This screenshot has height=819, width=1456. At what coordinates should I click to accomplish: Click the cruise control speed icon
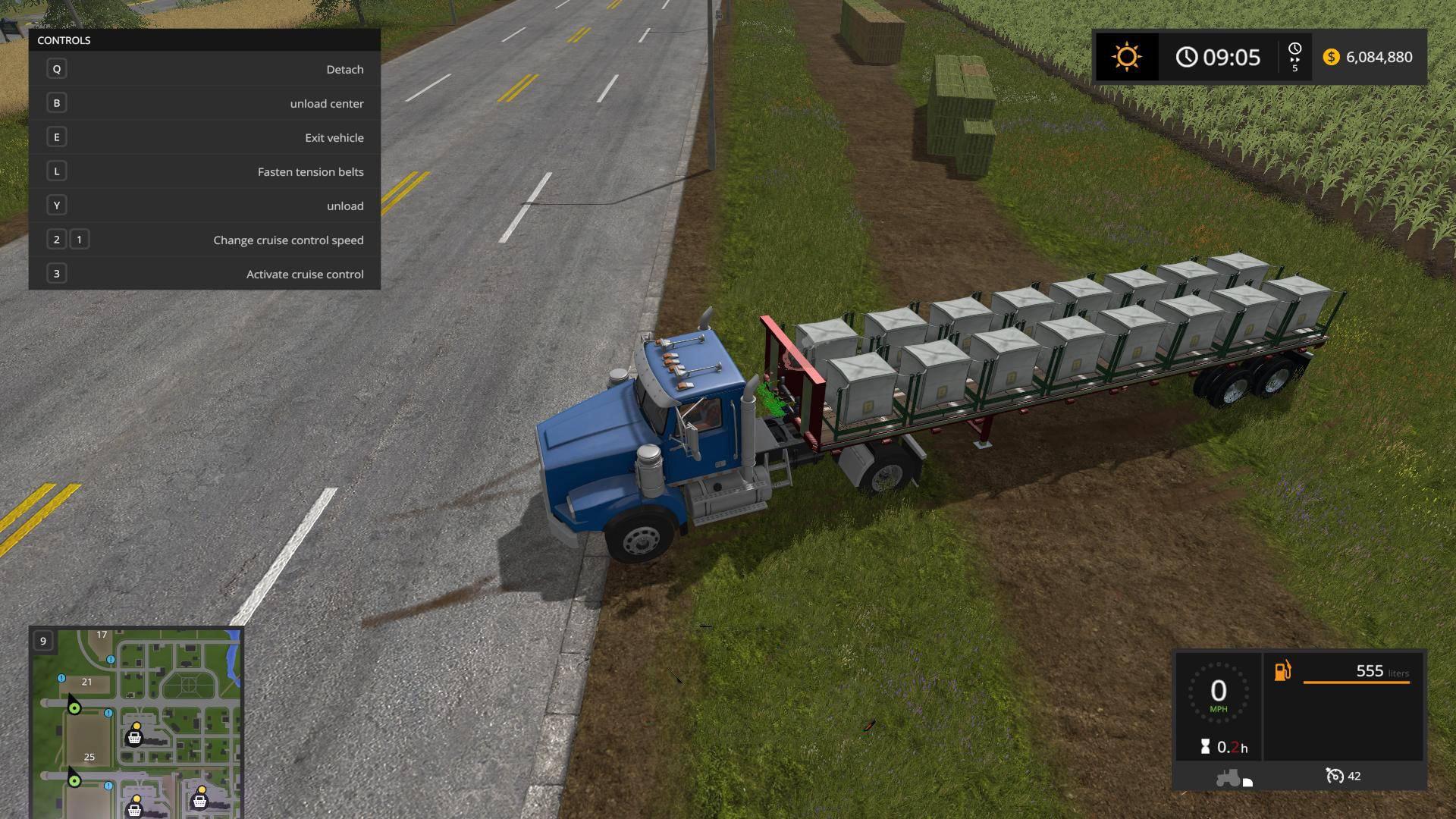(x=1334, y=776)
